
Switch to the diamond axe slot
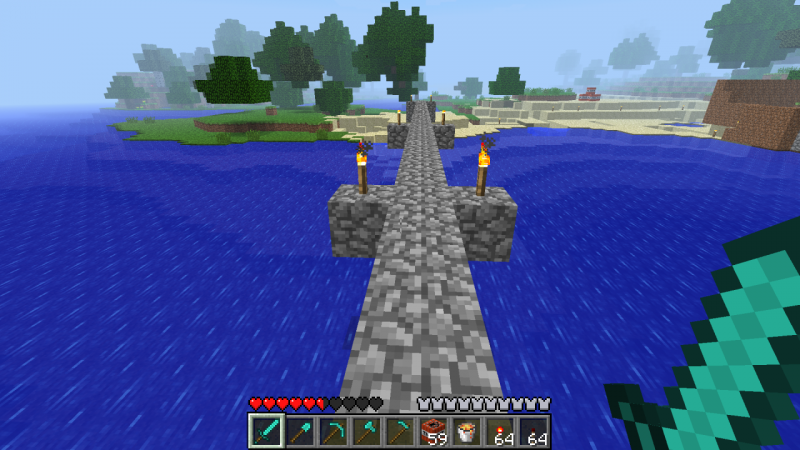pos(366,432)
